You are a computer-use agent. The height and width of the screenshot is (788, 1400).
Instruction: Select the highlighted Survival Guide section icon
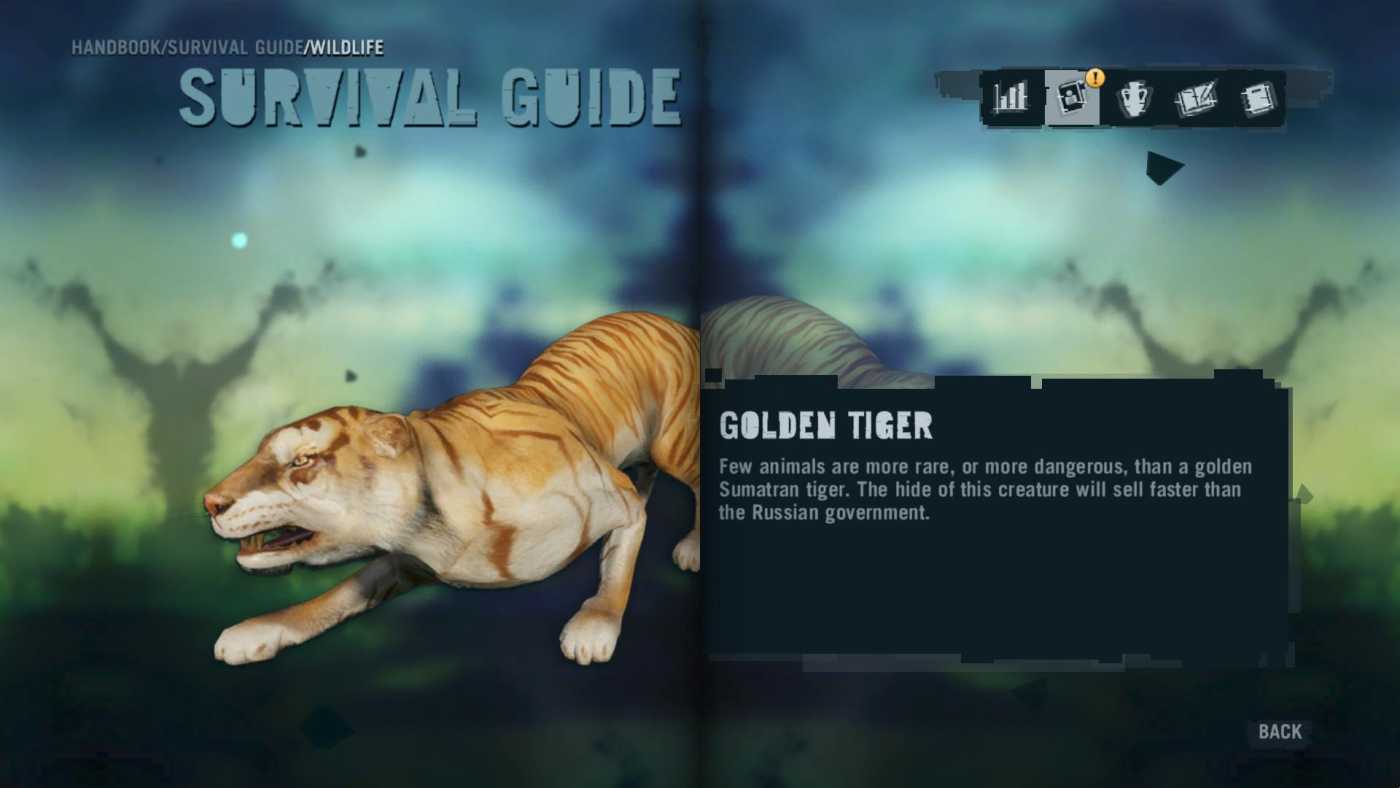[1072, 97]
